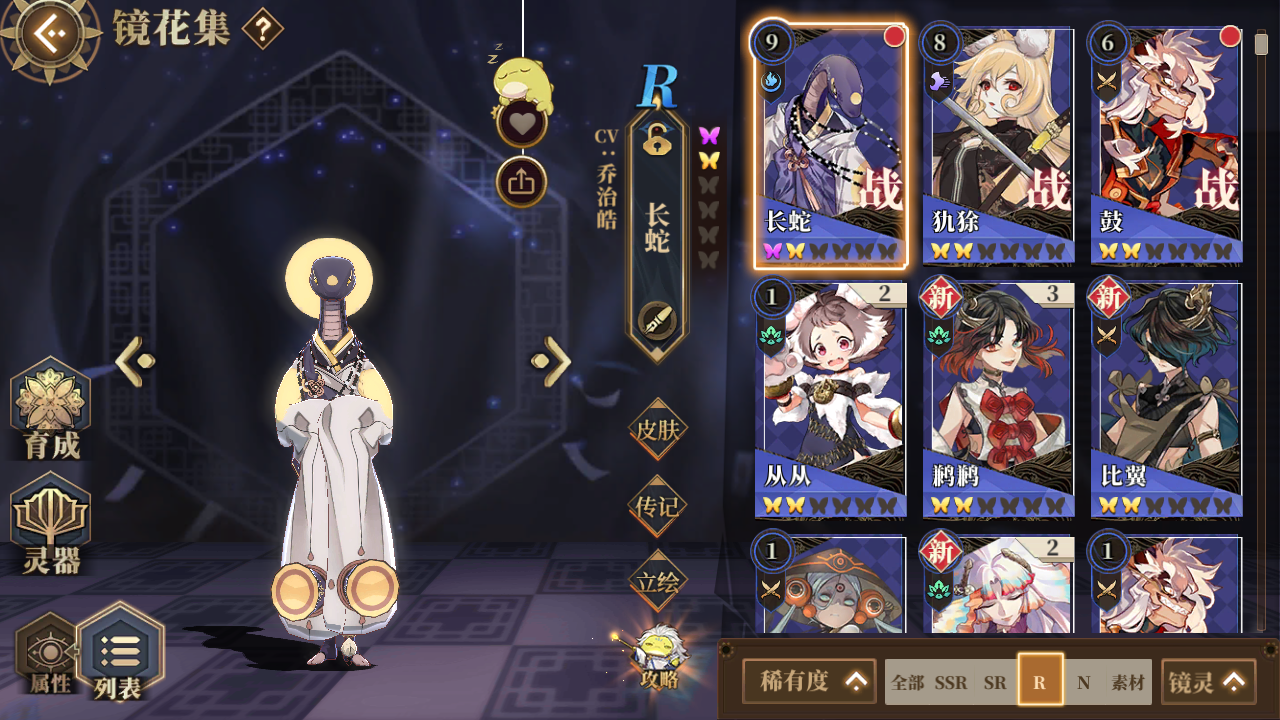Open the 传记 biography page
This screenshot has width=1280, height=720.
pos(658,506)
